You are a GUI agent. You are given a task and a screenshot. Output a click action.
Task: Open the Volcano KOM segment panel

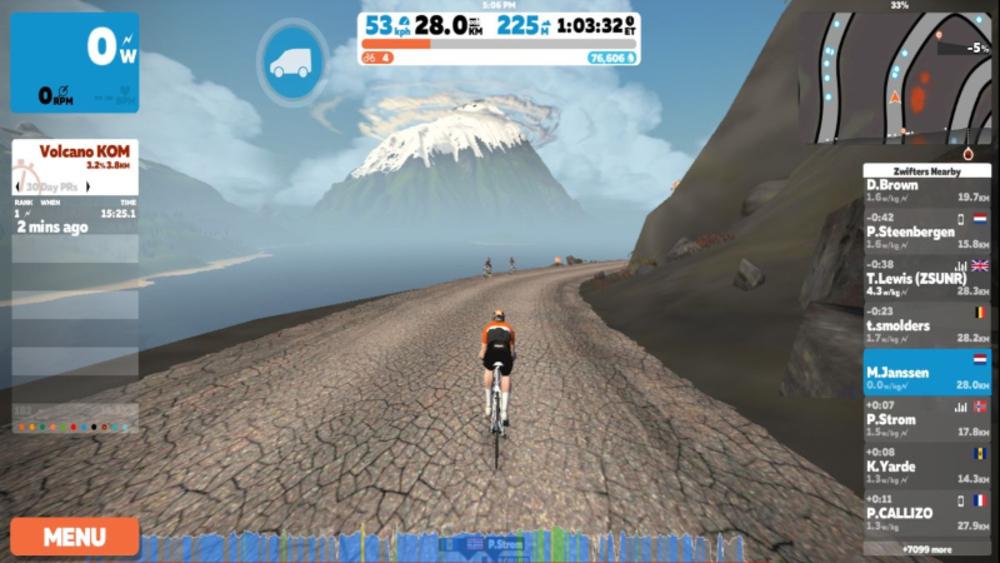pos(75,166)
